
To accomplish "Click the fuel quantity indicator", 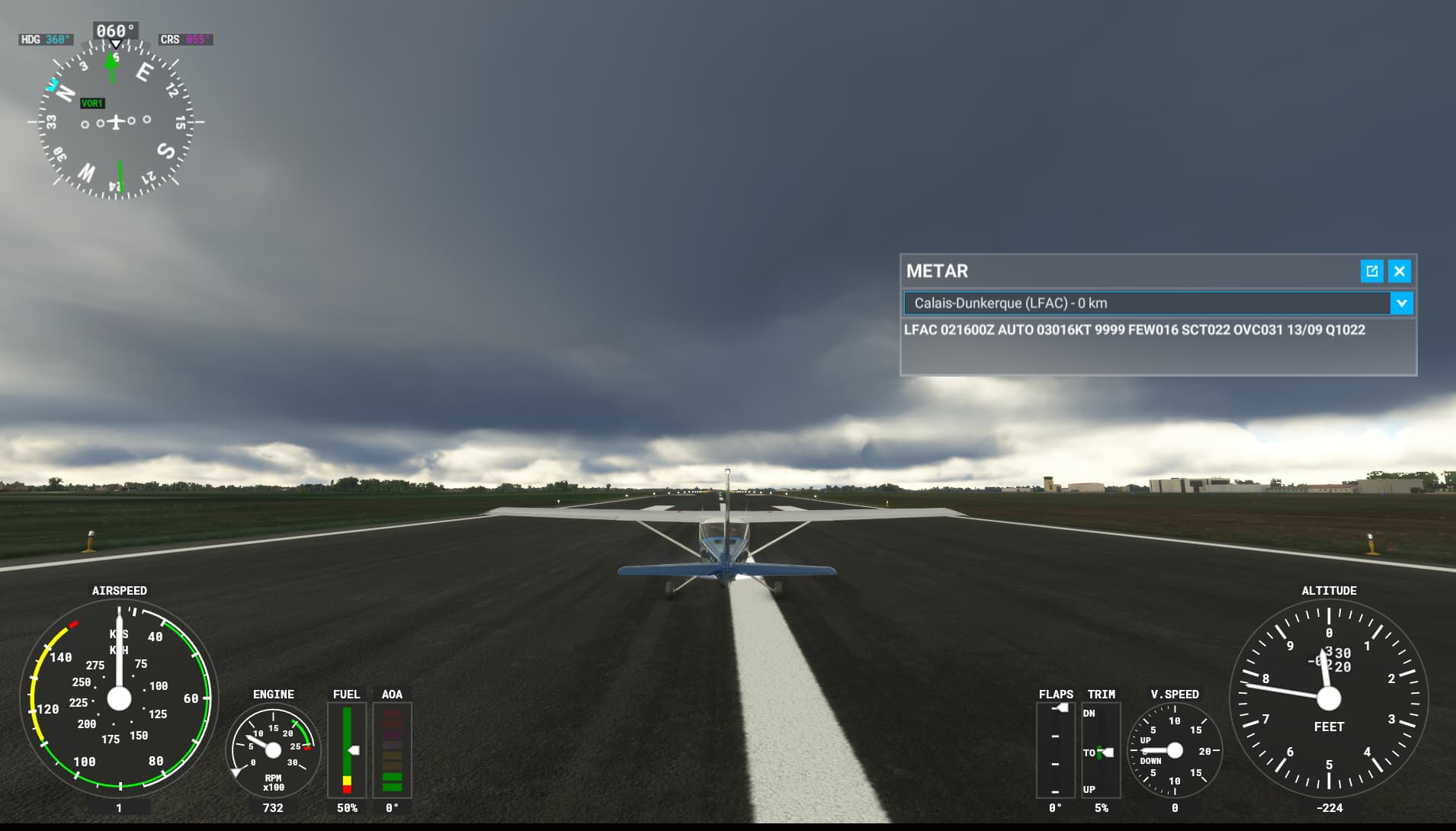I will pyautogui.click(x=347, y=751).
